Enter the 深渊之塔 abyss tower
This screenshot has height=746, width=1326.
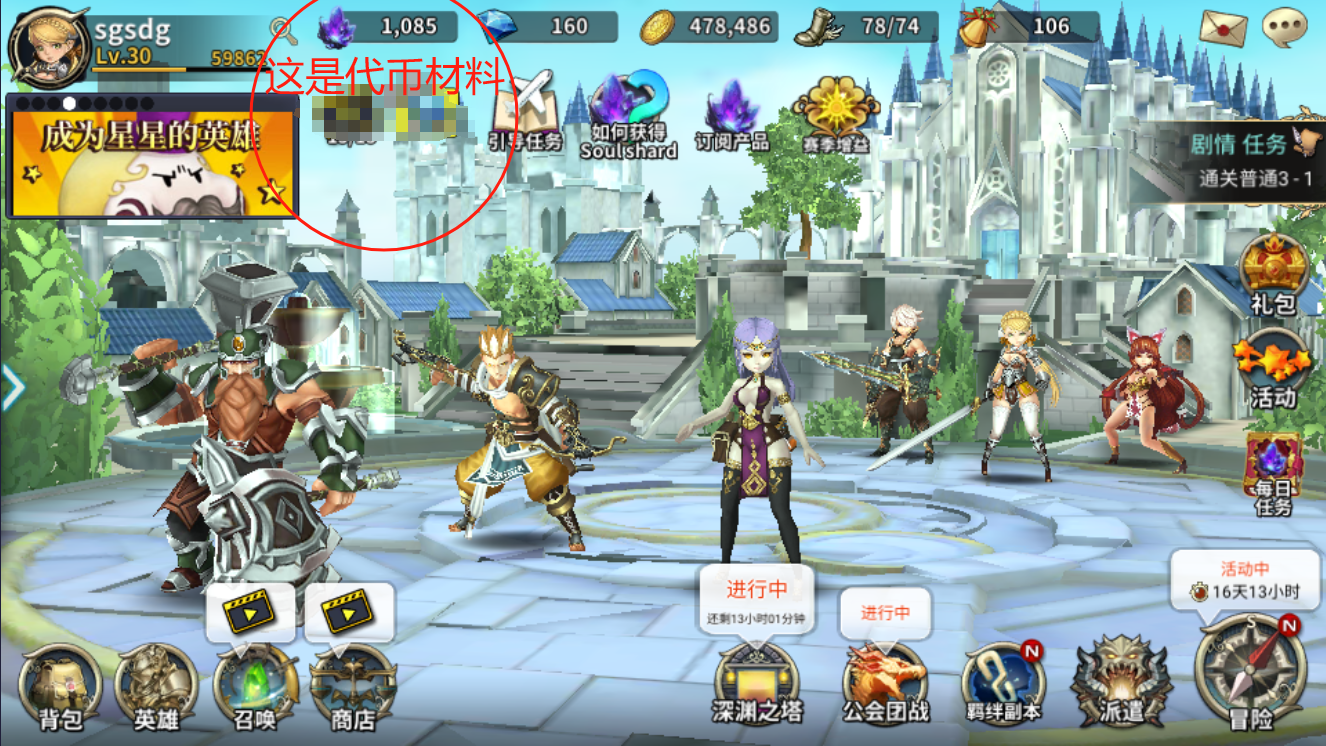coord(757,682)
